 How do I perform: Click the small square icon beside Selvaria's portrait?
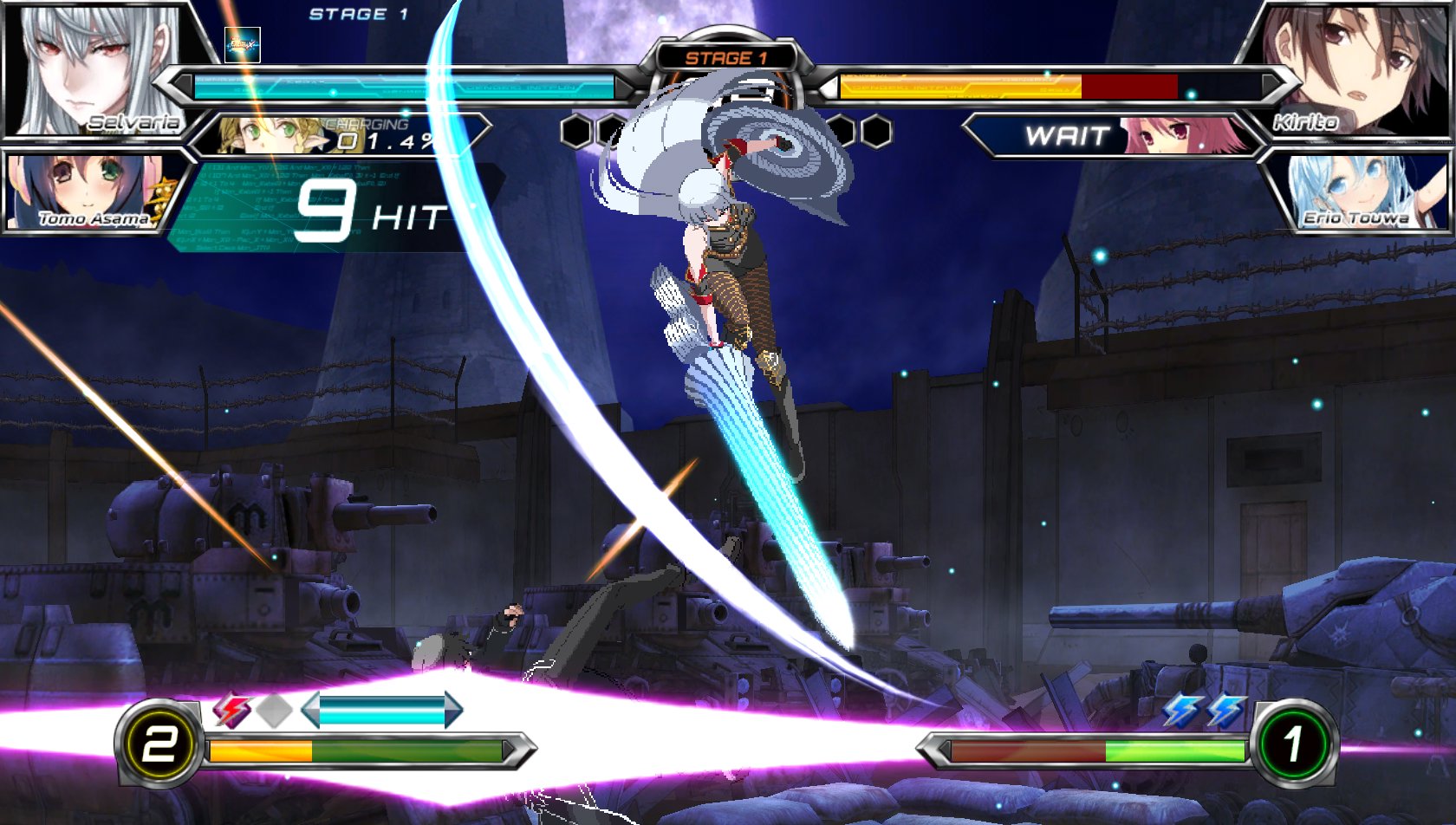pos(243,45)
